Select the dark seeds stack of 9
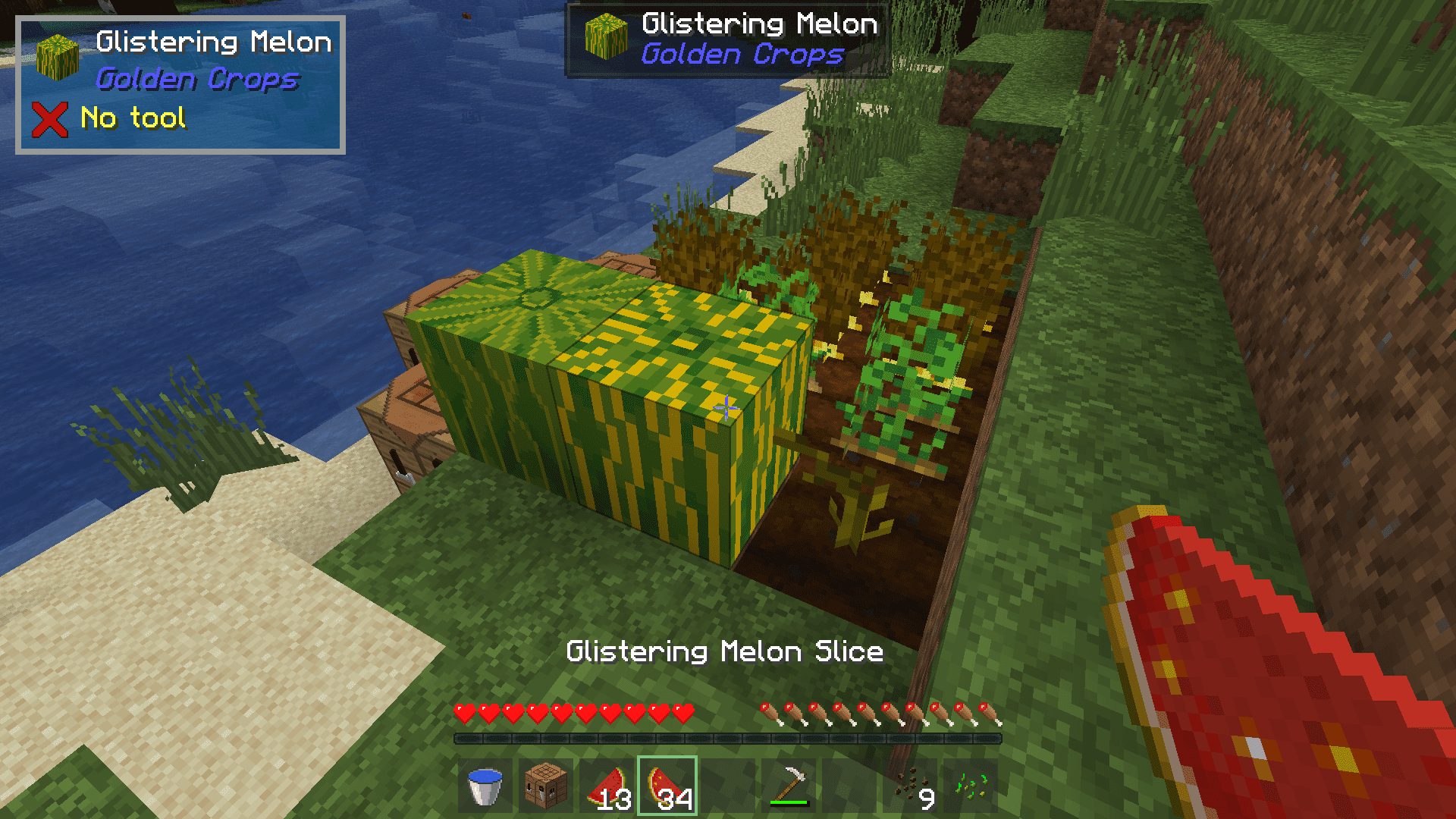 910,786
